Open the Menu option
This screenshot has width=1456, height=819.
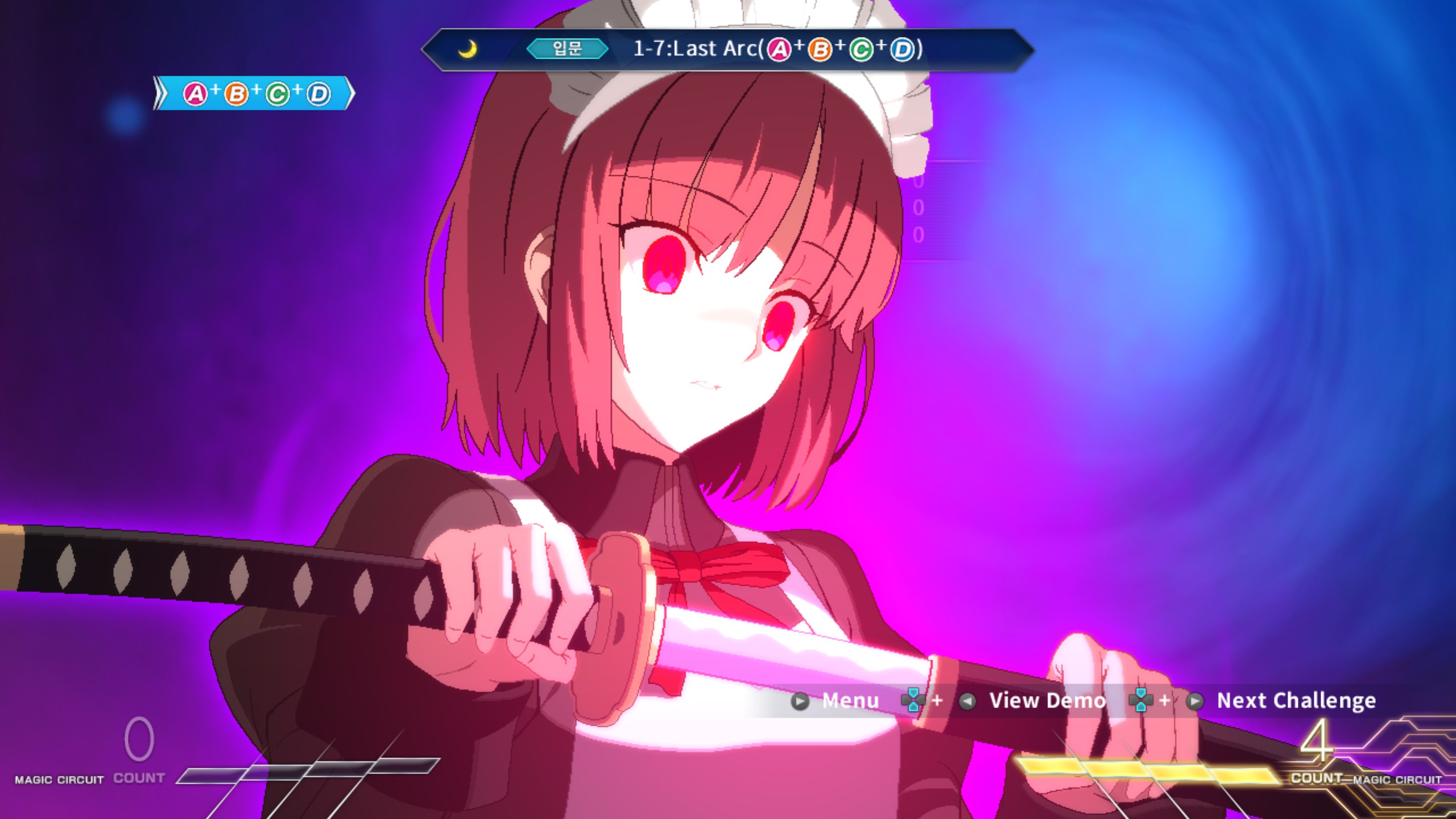click(850, 701)
